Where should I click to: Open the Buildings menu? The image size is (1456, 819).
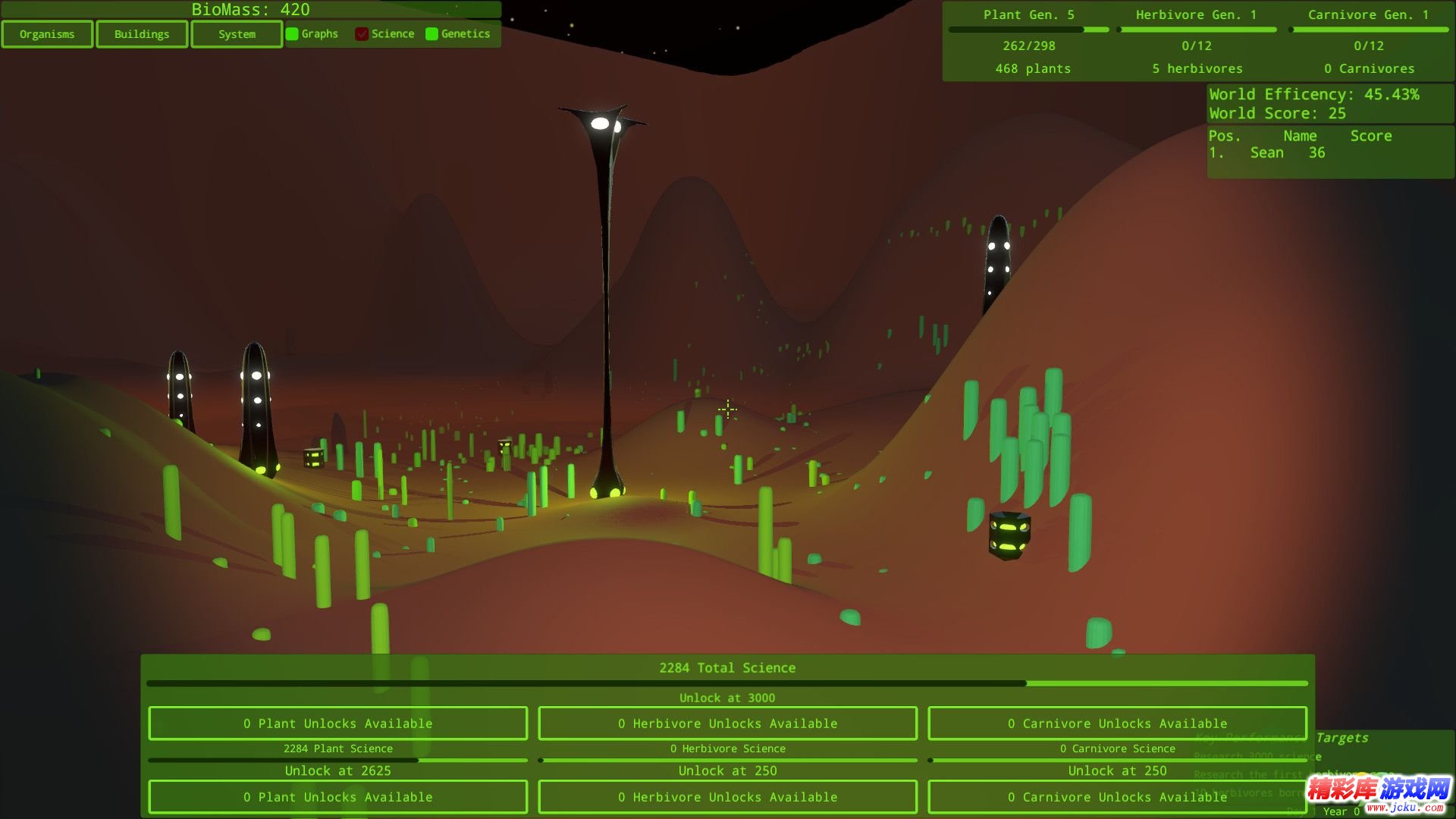point(142,34)
